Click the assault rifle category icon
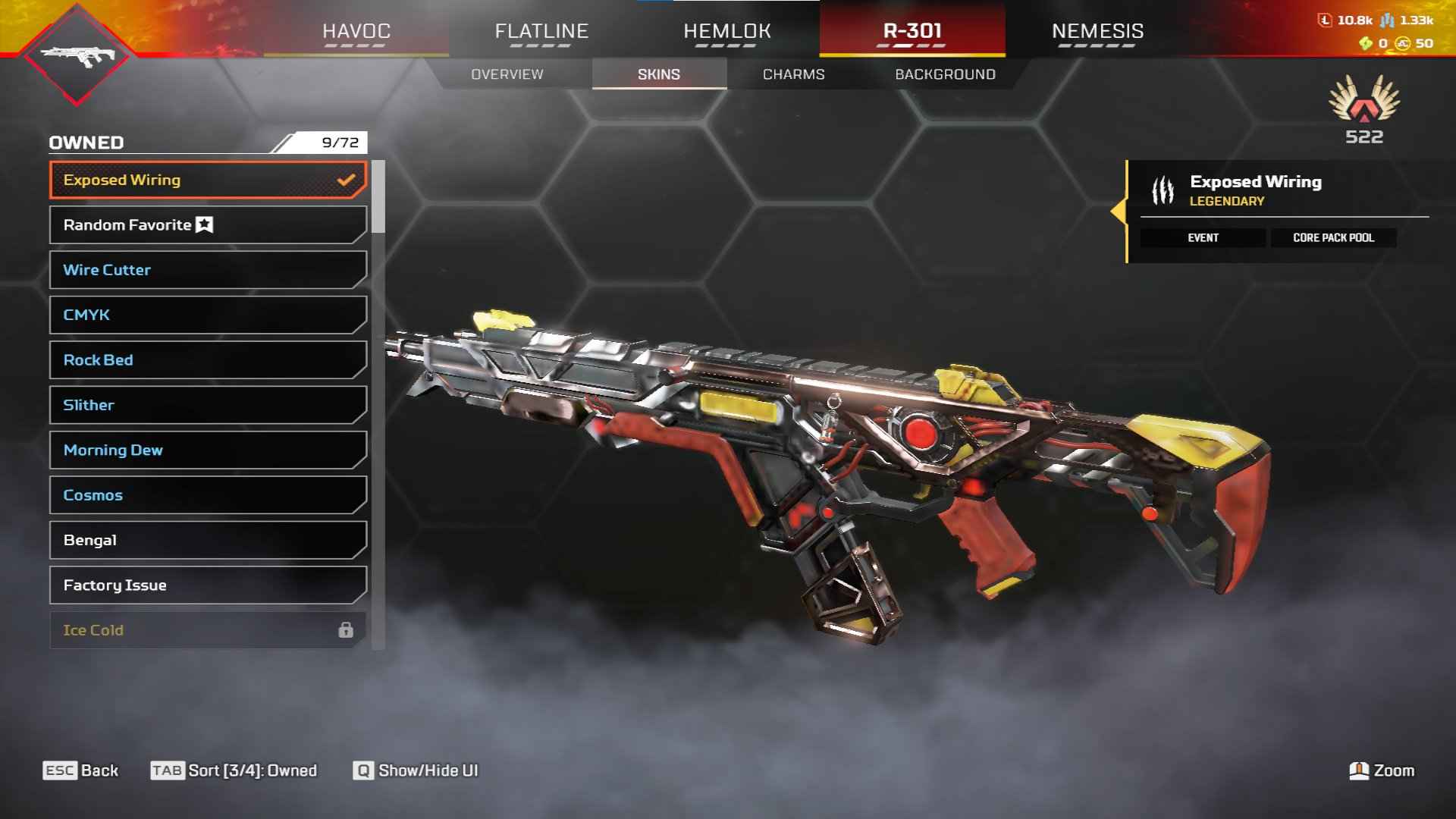This screenshot has width=1456, height=819. 77,55
